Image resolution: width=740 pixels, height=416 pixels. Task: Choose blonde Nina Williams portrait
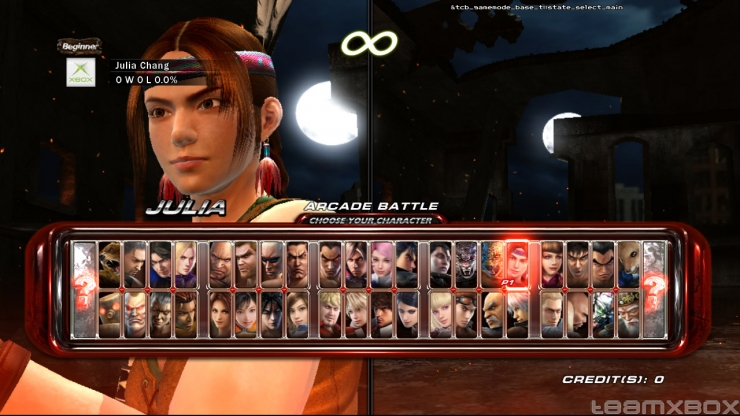tap(185, 264)
